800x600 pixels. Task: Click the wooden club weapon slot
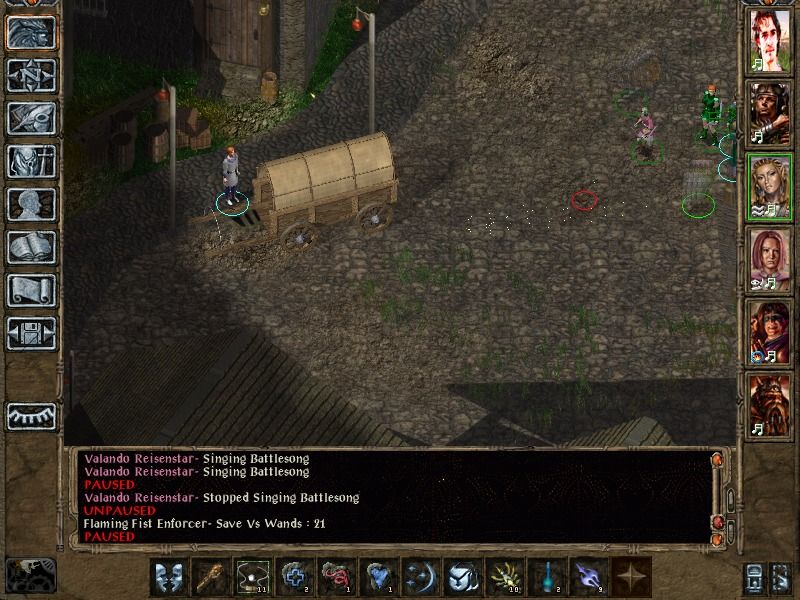click(x=210, y=578)
